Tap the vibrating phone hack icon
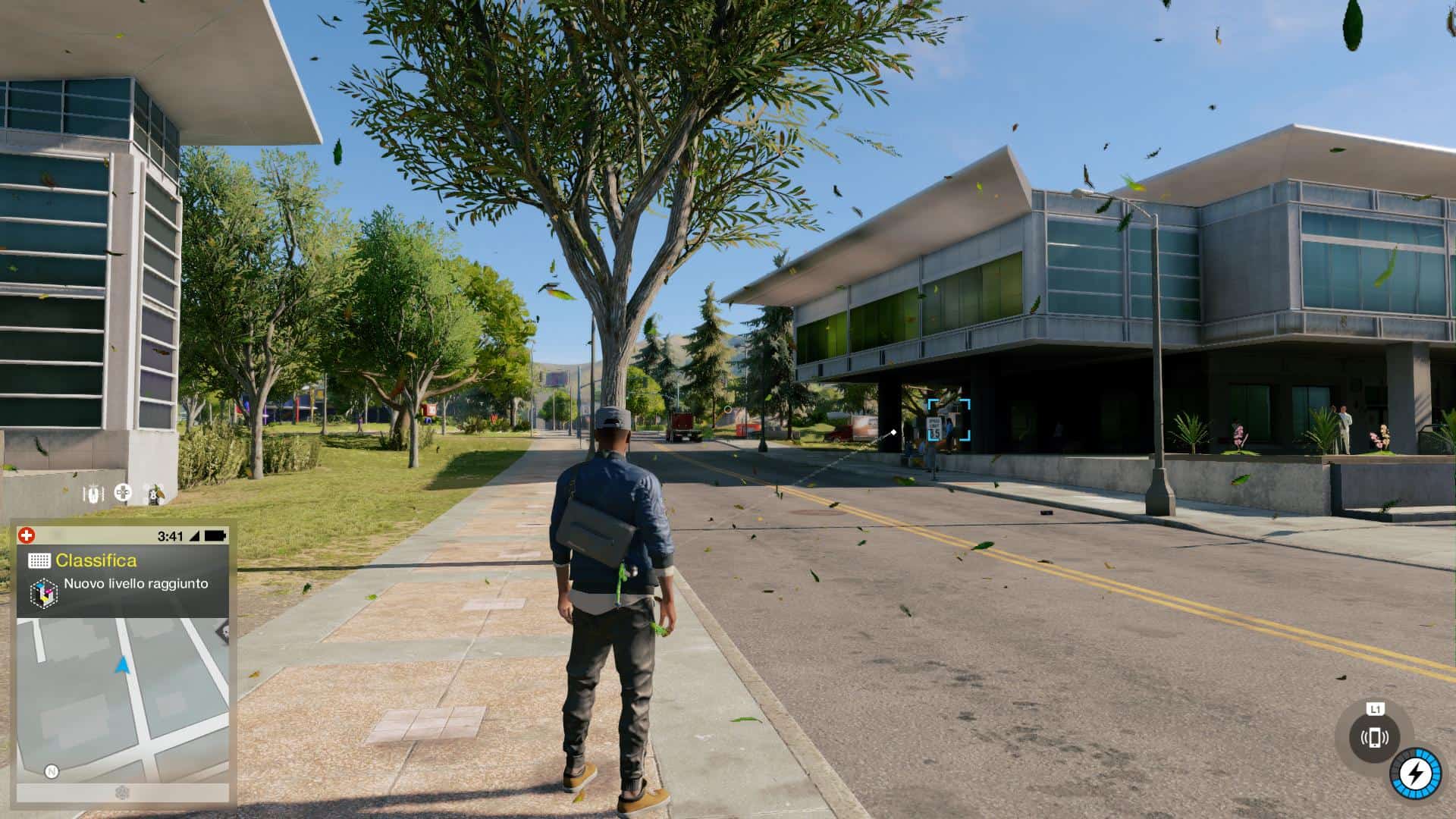This screenshot has height=819, width=1456. pyautogui.click(x=1374, y=737)
